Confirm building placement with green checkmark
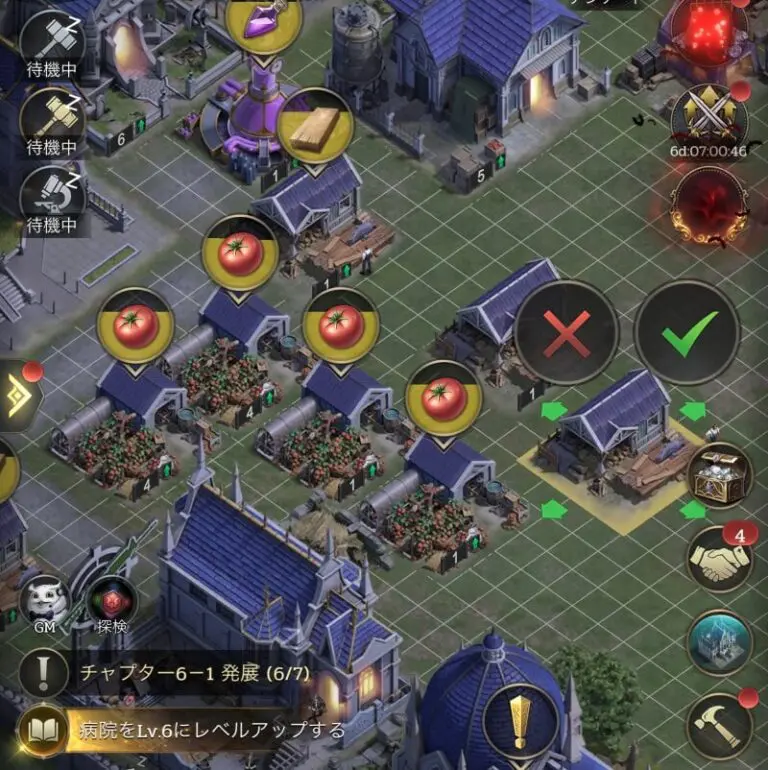The height and width of the screenshot is (770, 768). coord(687,332)
